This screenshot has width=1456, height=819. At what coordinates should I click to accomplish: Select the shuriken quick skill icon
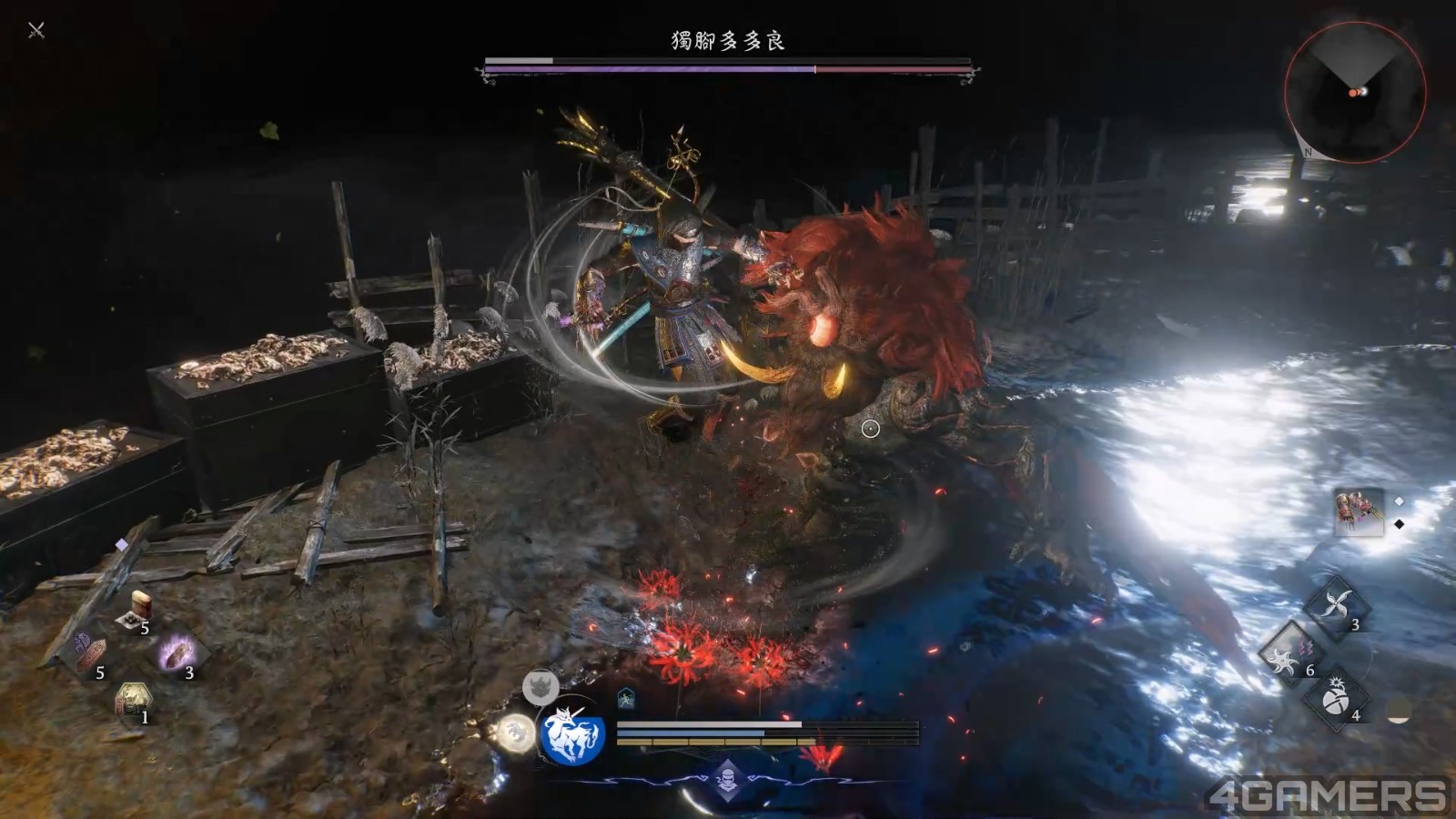pyautogui.click(x=1335, y=603)
